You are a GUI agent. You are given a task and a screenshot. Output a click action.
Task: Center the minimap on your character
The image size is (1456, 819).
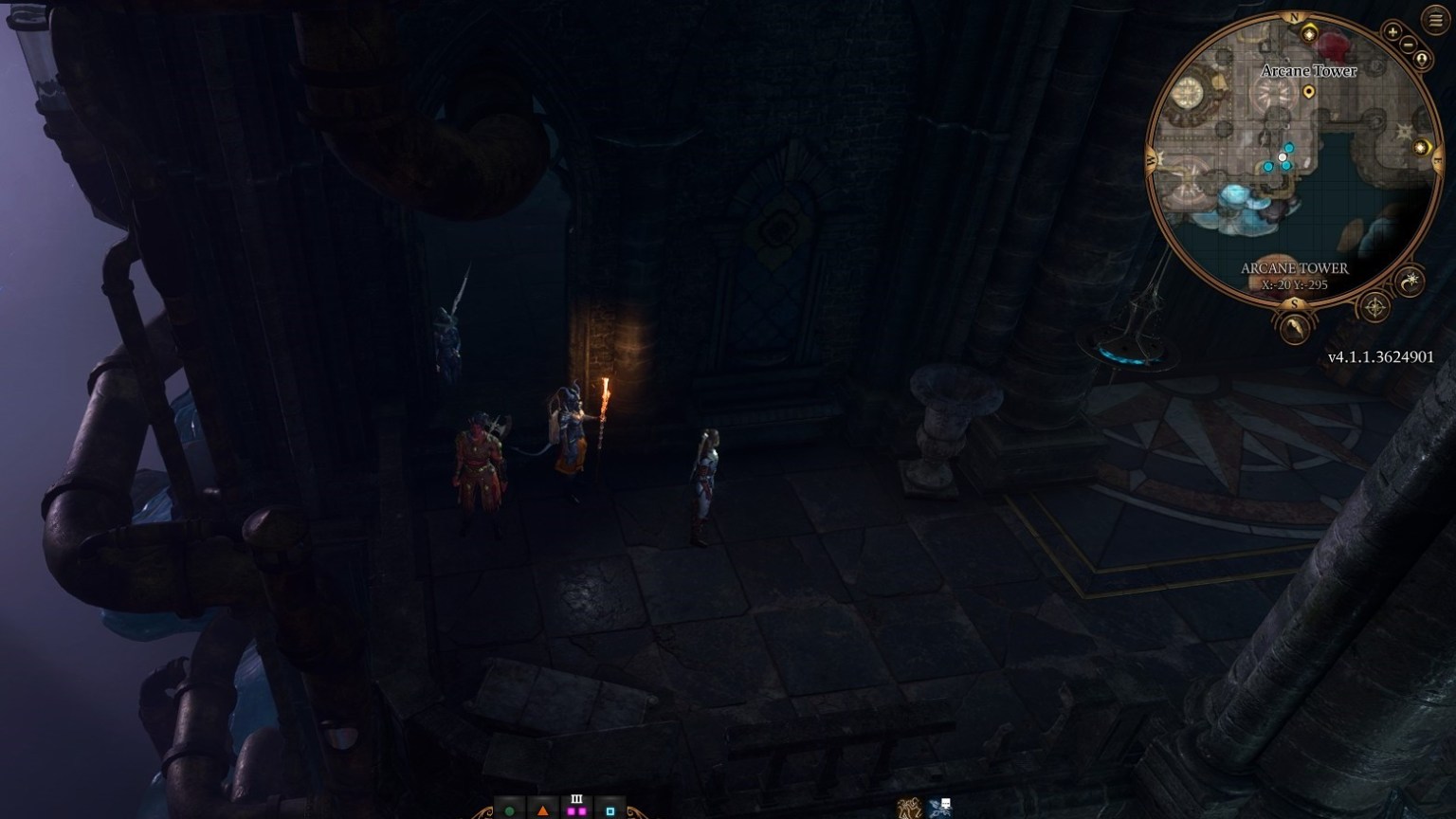click(x=1423, y=57)
